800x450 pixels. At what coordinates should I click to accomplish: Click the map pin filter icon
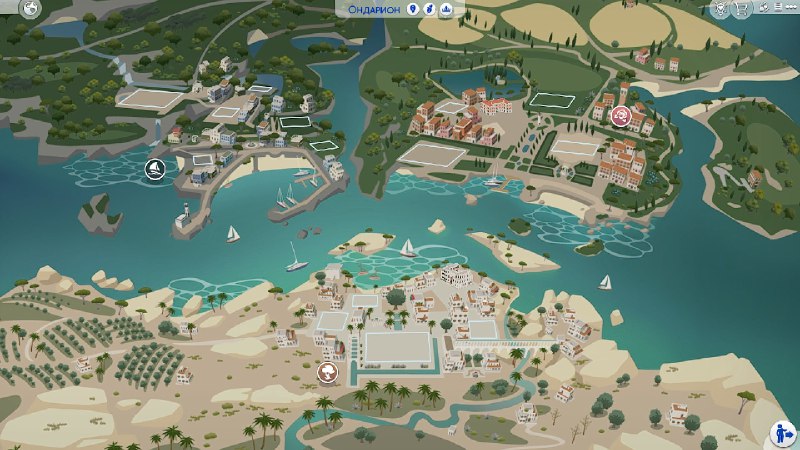click(x=412, y=9)
